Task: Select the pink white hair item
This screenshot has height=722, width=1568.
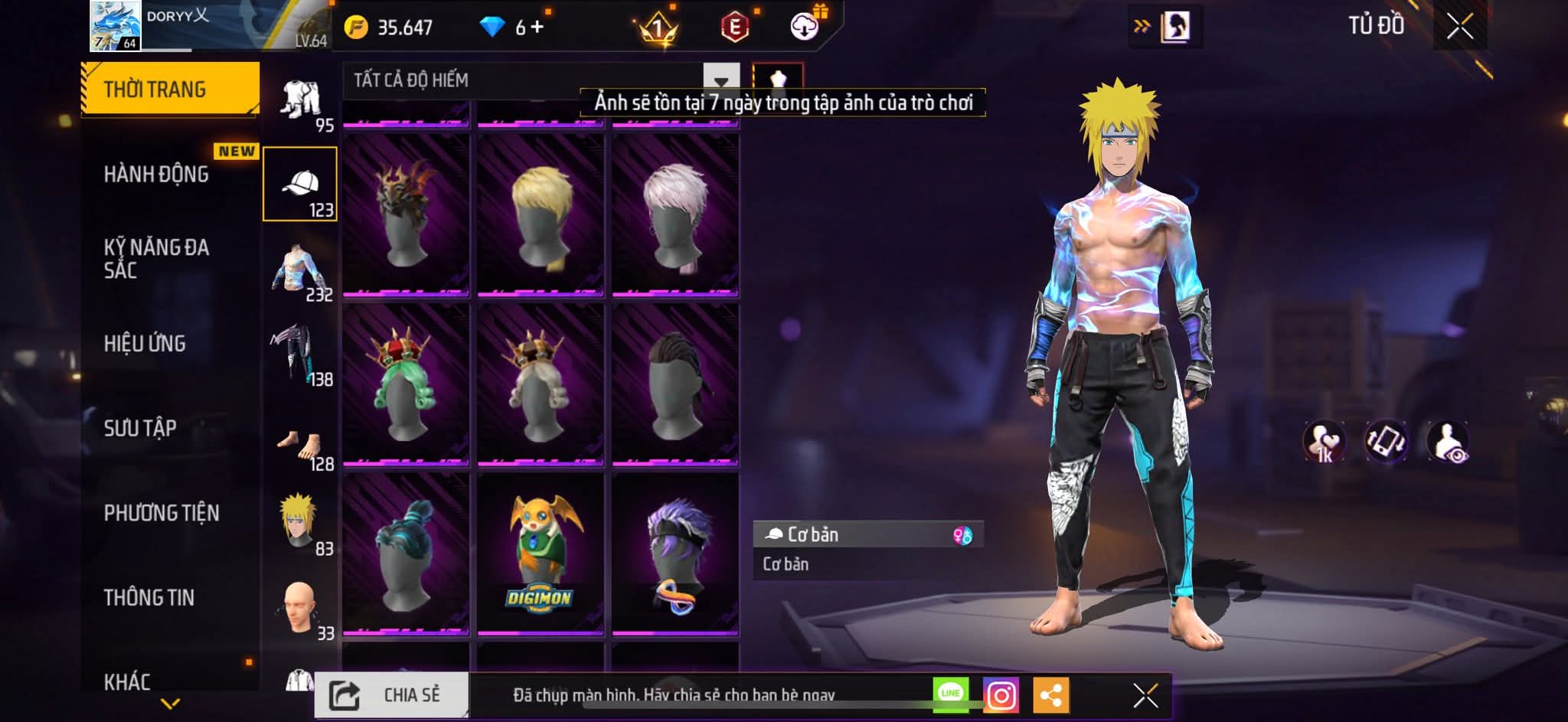Action: pos(675,215)
